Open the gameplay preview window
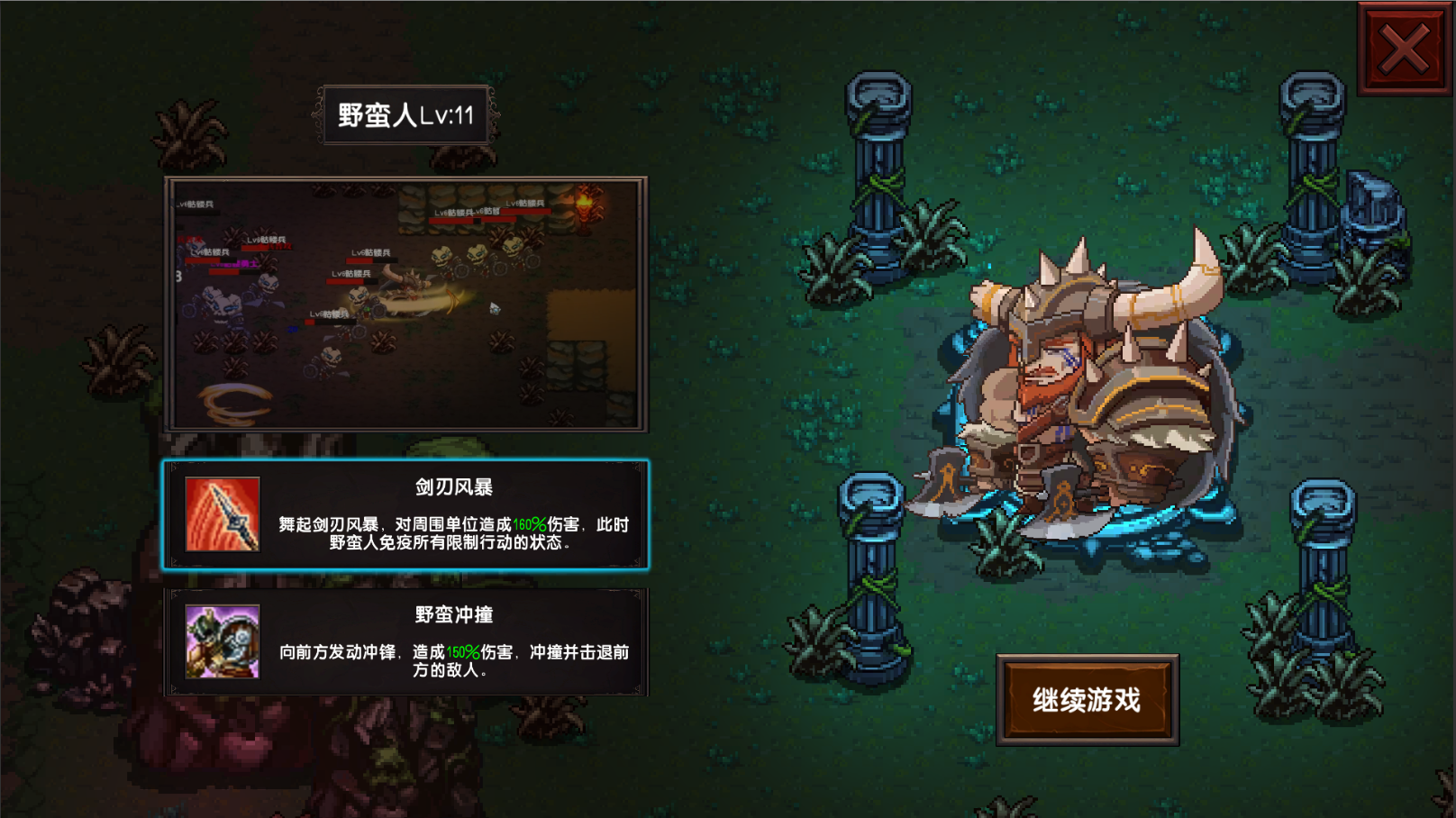 (410, 306)
